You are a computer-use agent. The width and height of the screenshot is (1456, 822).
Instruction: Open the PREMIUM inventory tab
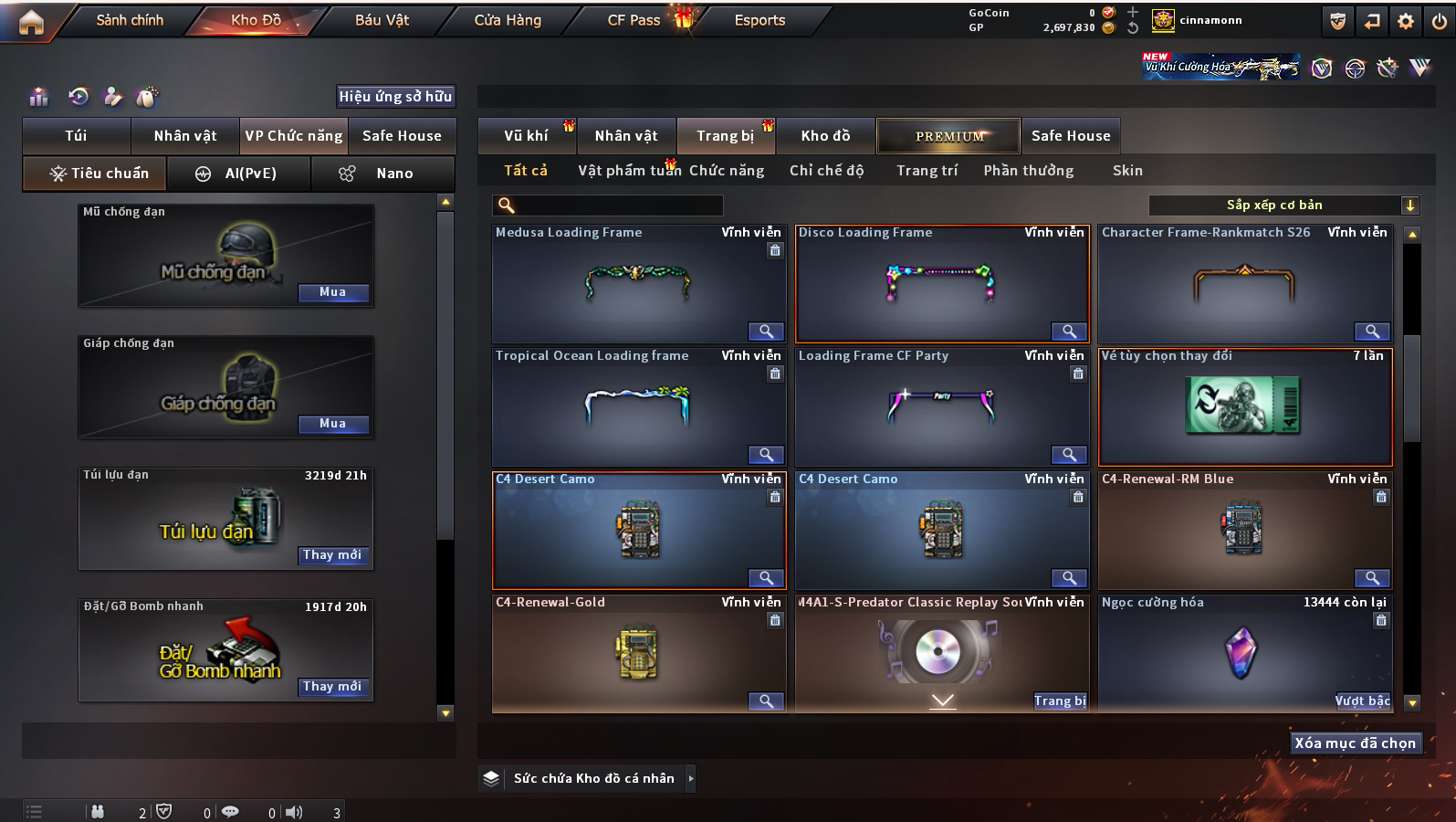coord(949,136)
